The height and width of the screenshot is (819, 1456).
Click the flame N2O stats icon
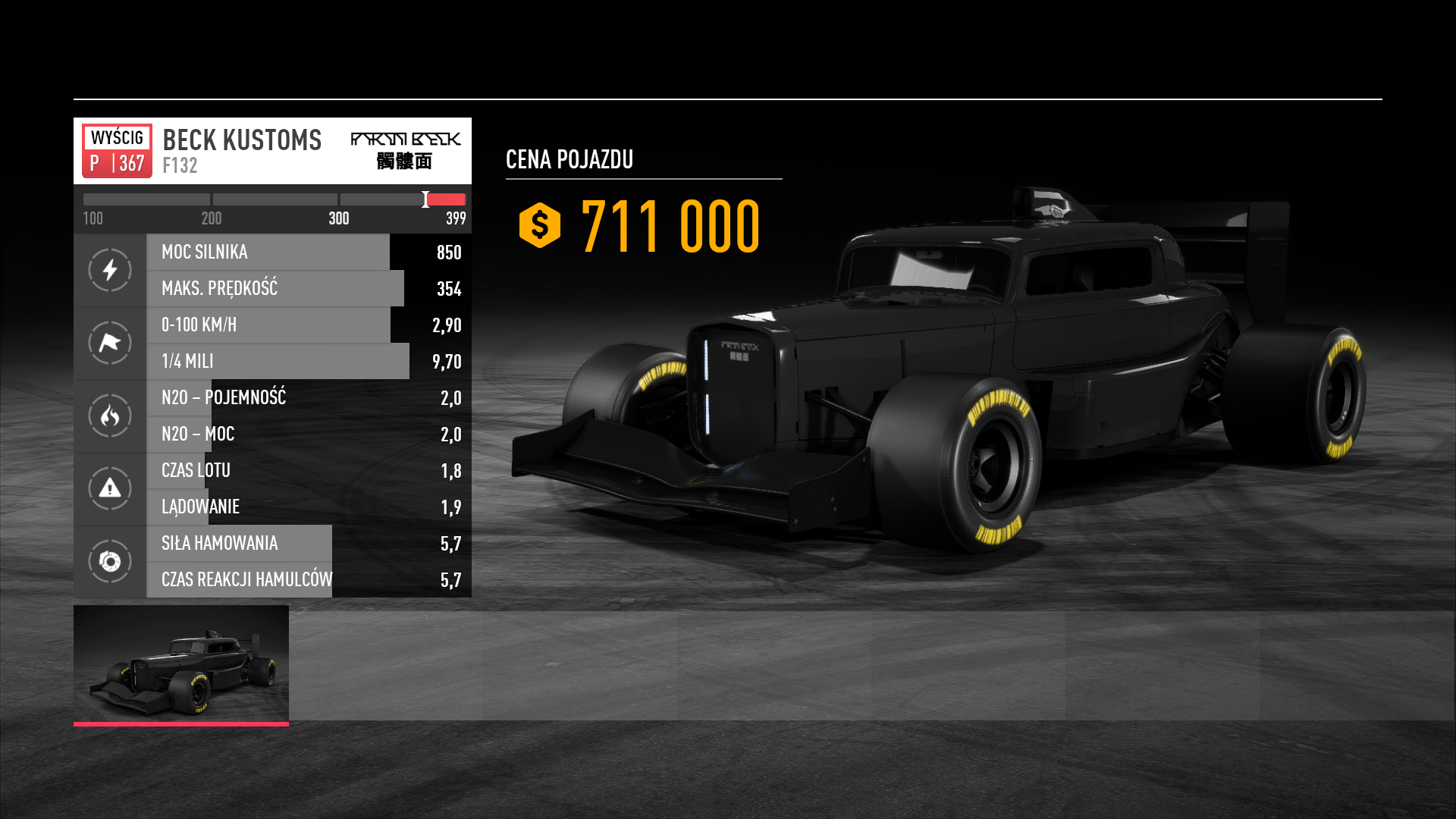110,416
